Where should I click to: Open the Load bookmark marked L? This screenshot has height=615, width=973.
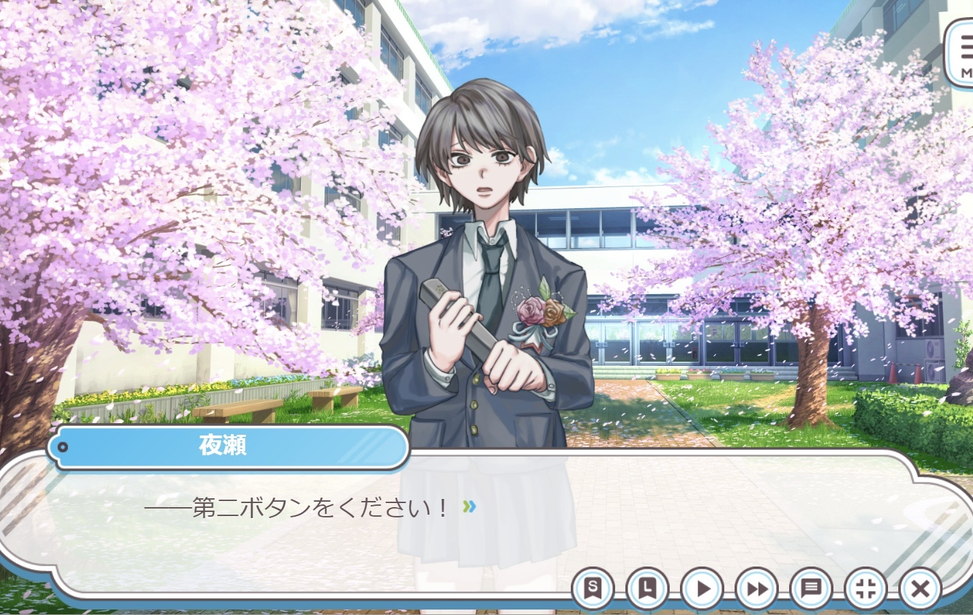[x=647, y=588]
